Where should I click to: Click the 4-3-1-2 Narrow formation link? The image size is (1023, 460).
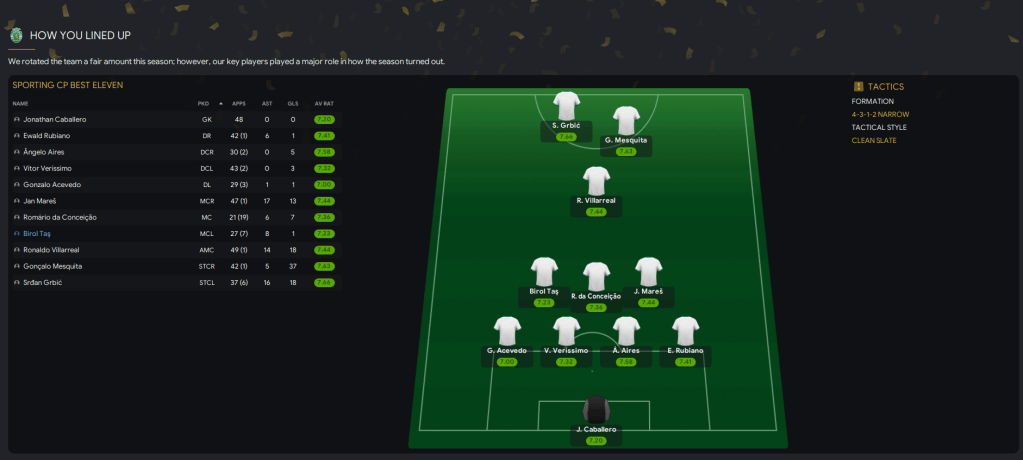[x=880, y=114]
